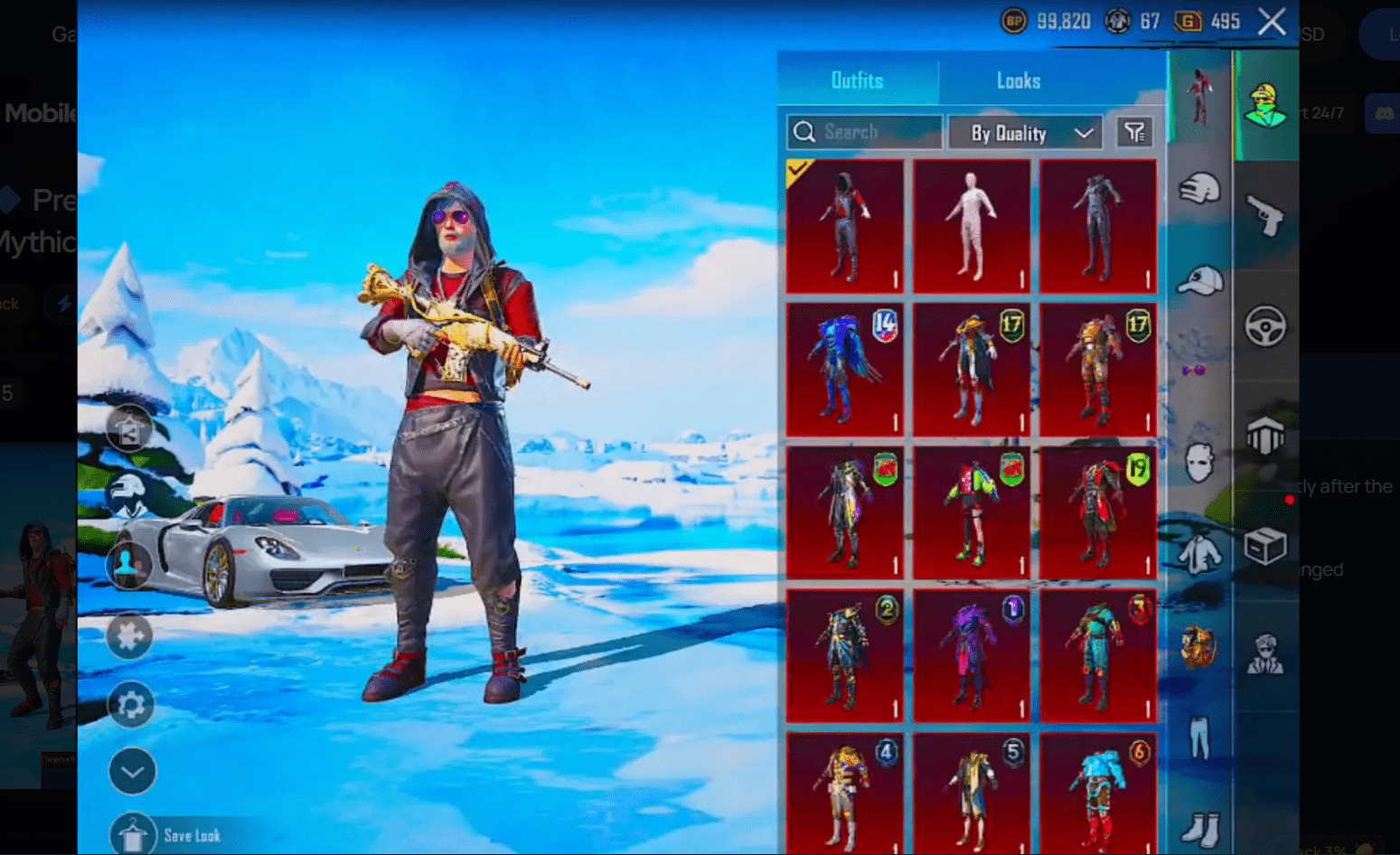Screen dimensions: 1400x855
Task: Open the cap headwear category
Action: 1198,280
